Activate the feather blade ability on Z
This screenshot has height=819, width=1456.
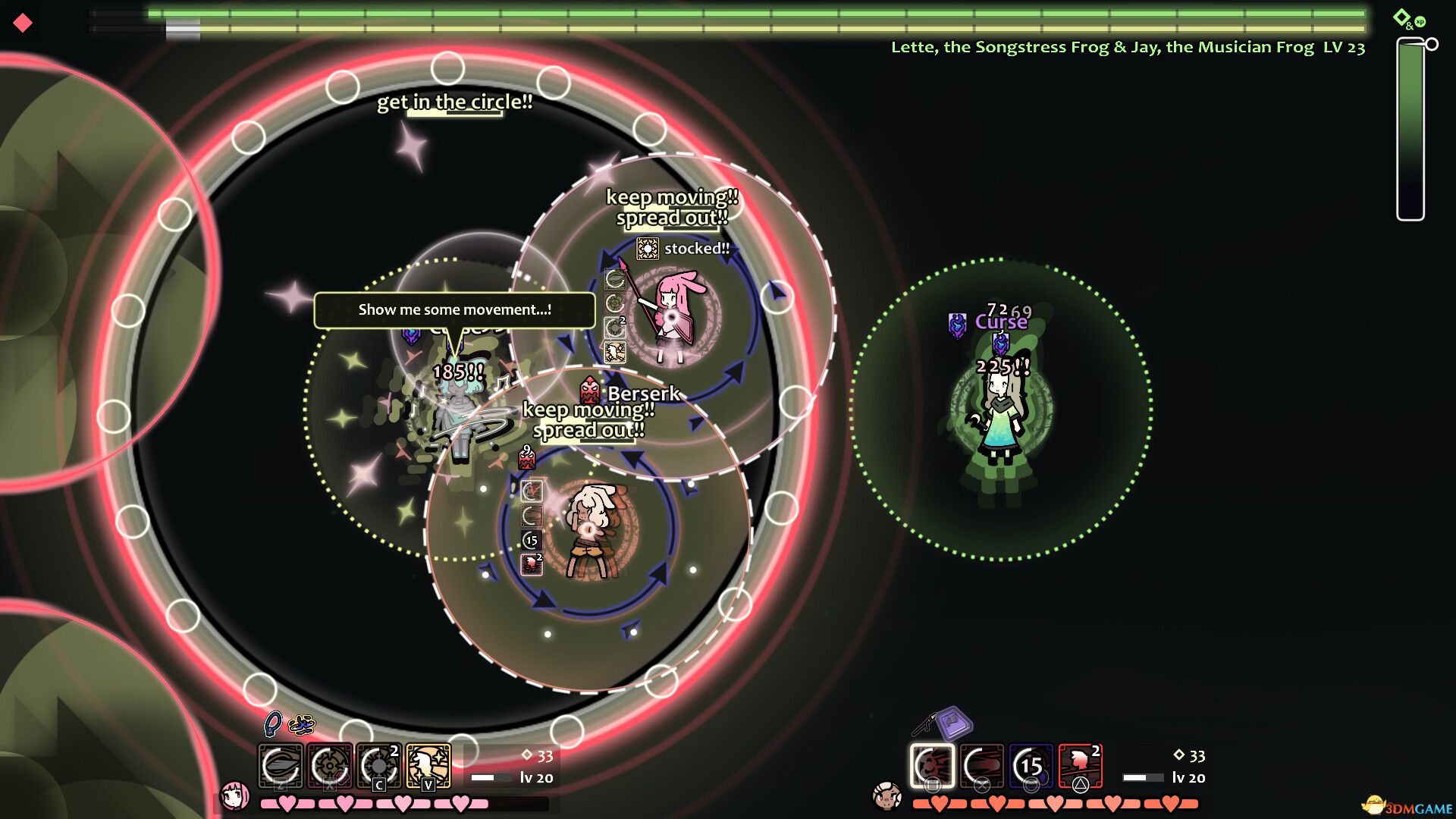(x=281, y=766)
